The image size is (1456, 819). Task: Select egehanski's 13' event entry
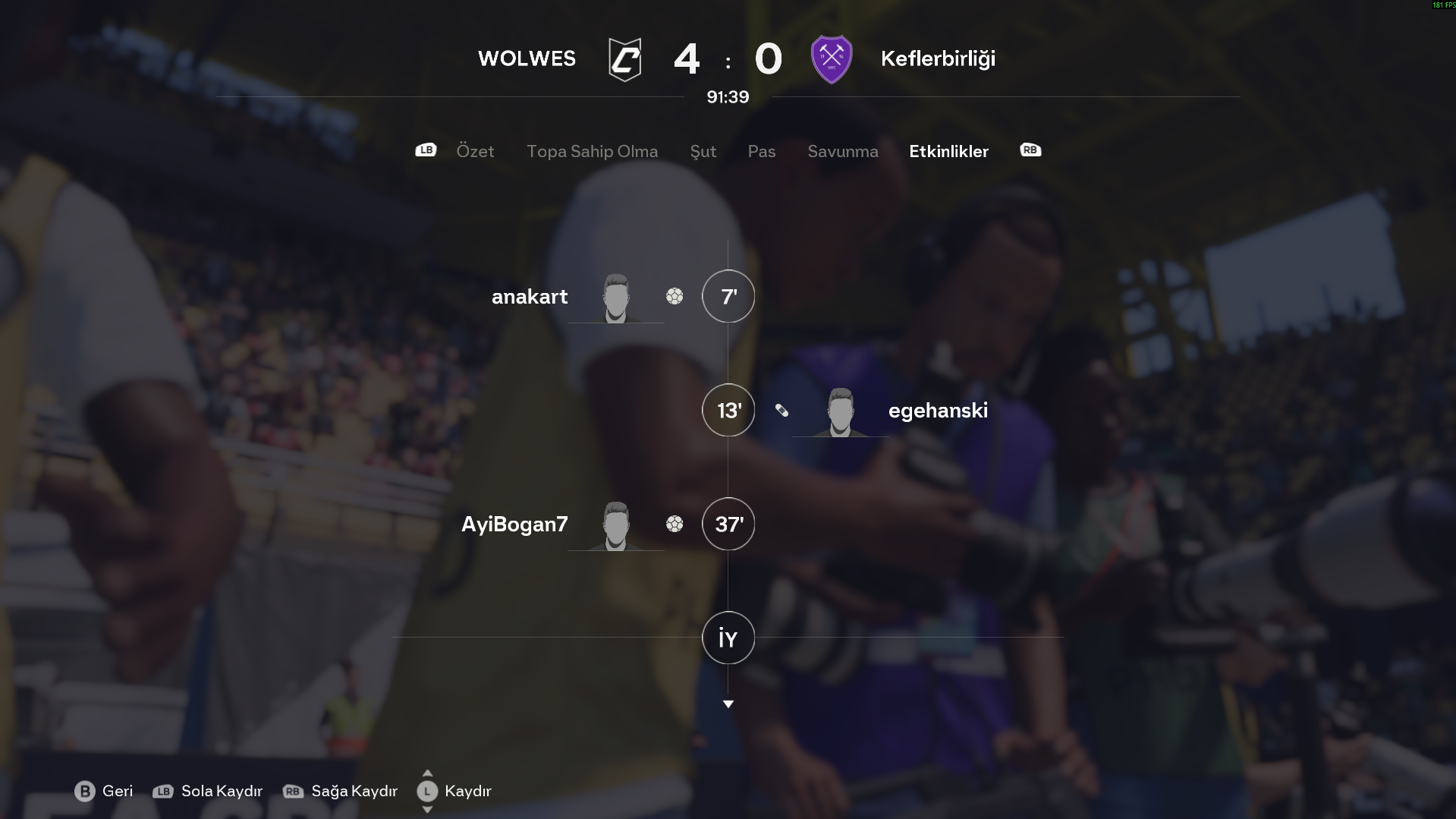pos(728,411)
